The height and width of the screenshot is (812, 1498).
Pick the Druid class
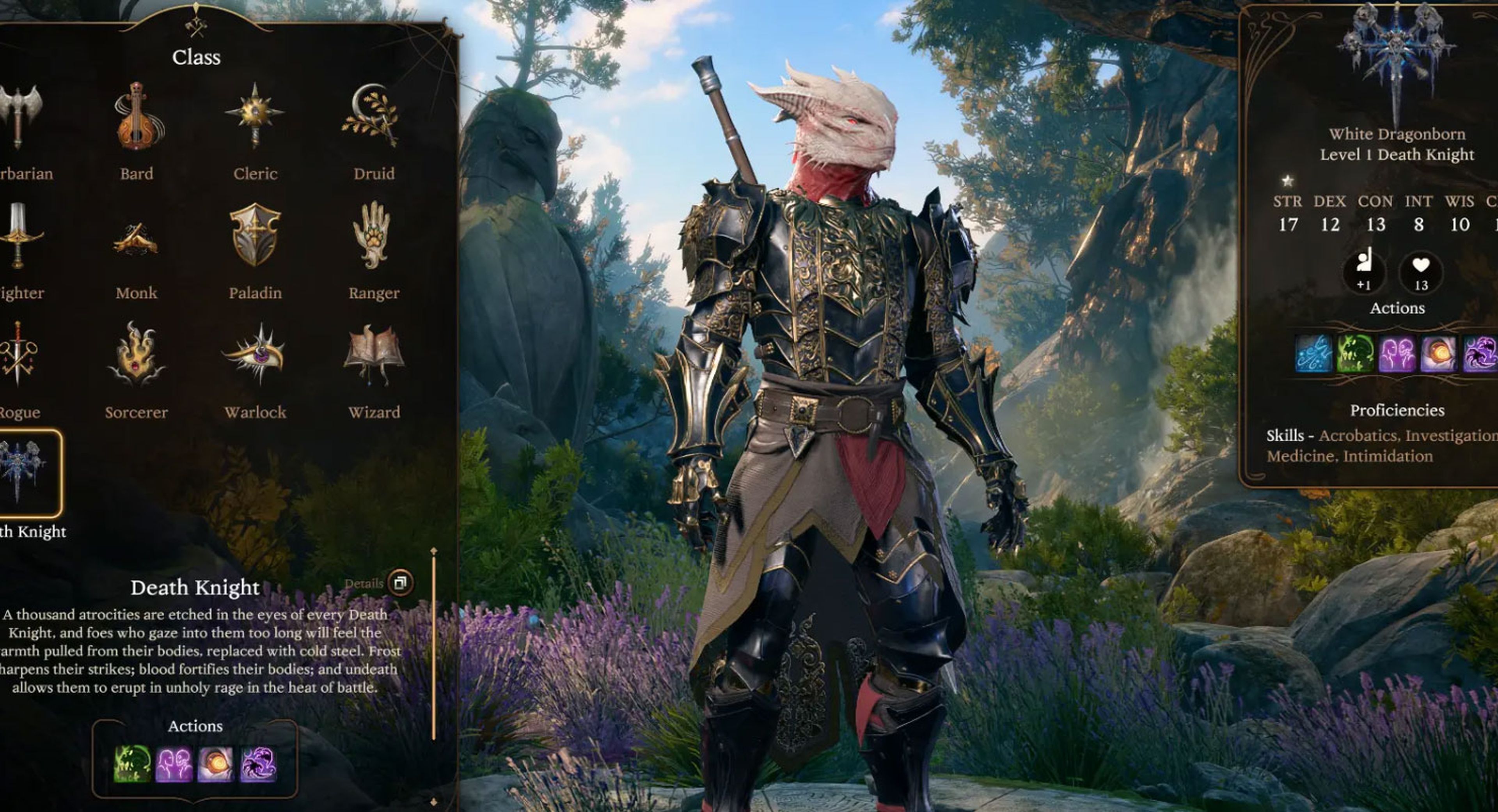tap(373, 116)
